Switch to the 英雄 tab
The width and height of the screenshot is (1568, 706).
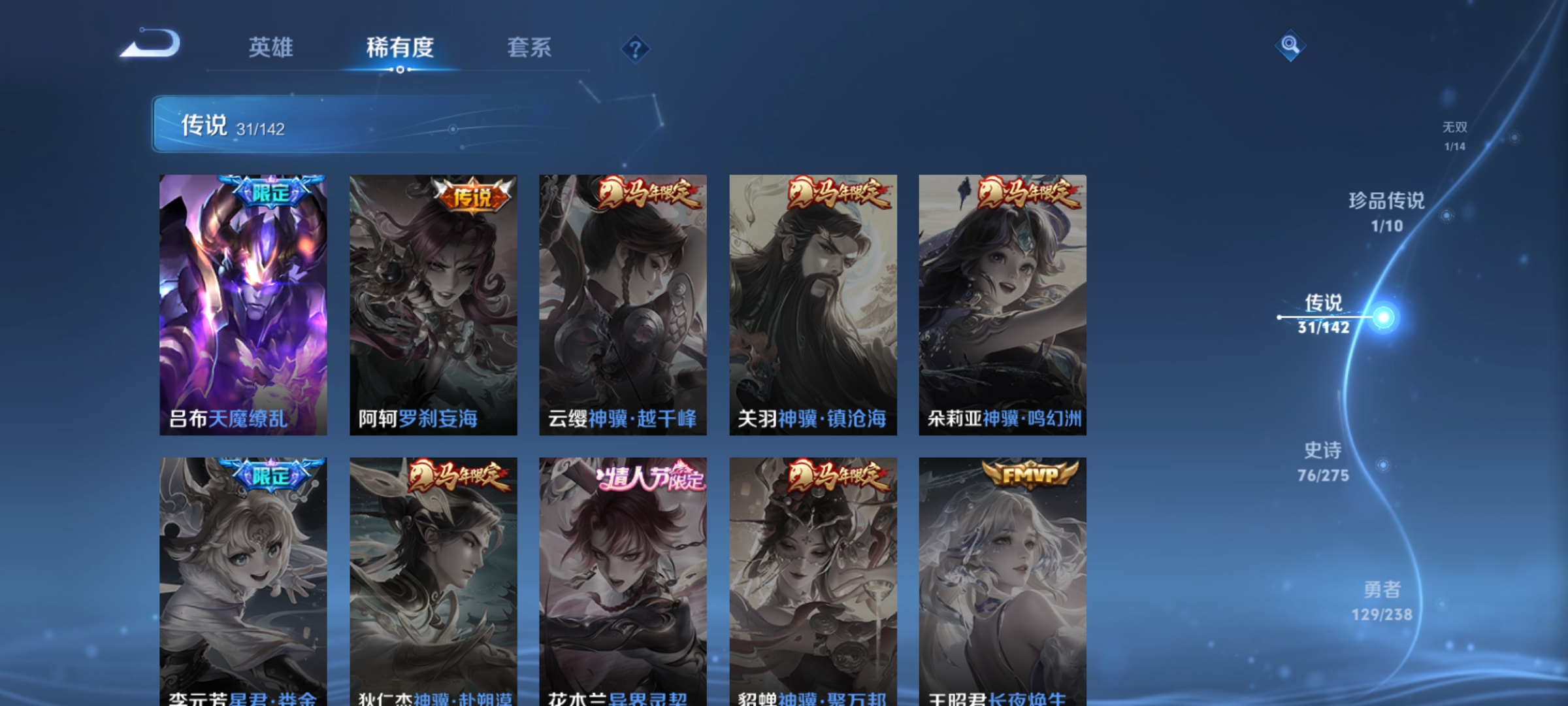[x=272, y=48]
